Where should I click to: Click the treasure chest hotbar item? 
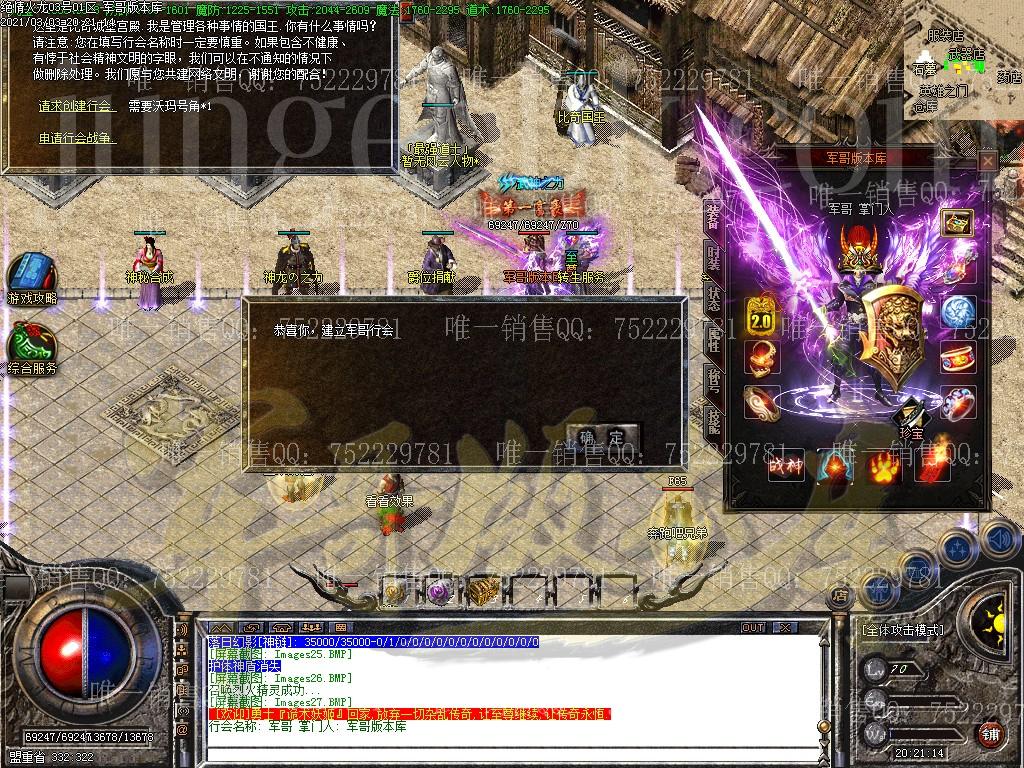pos(482,592)
